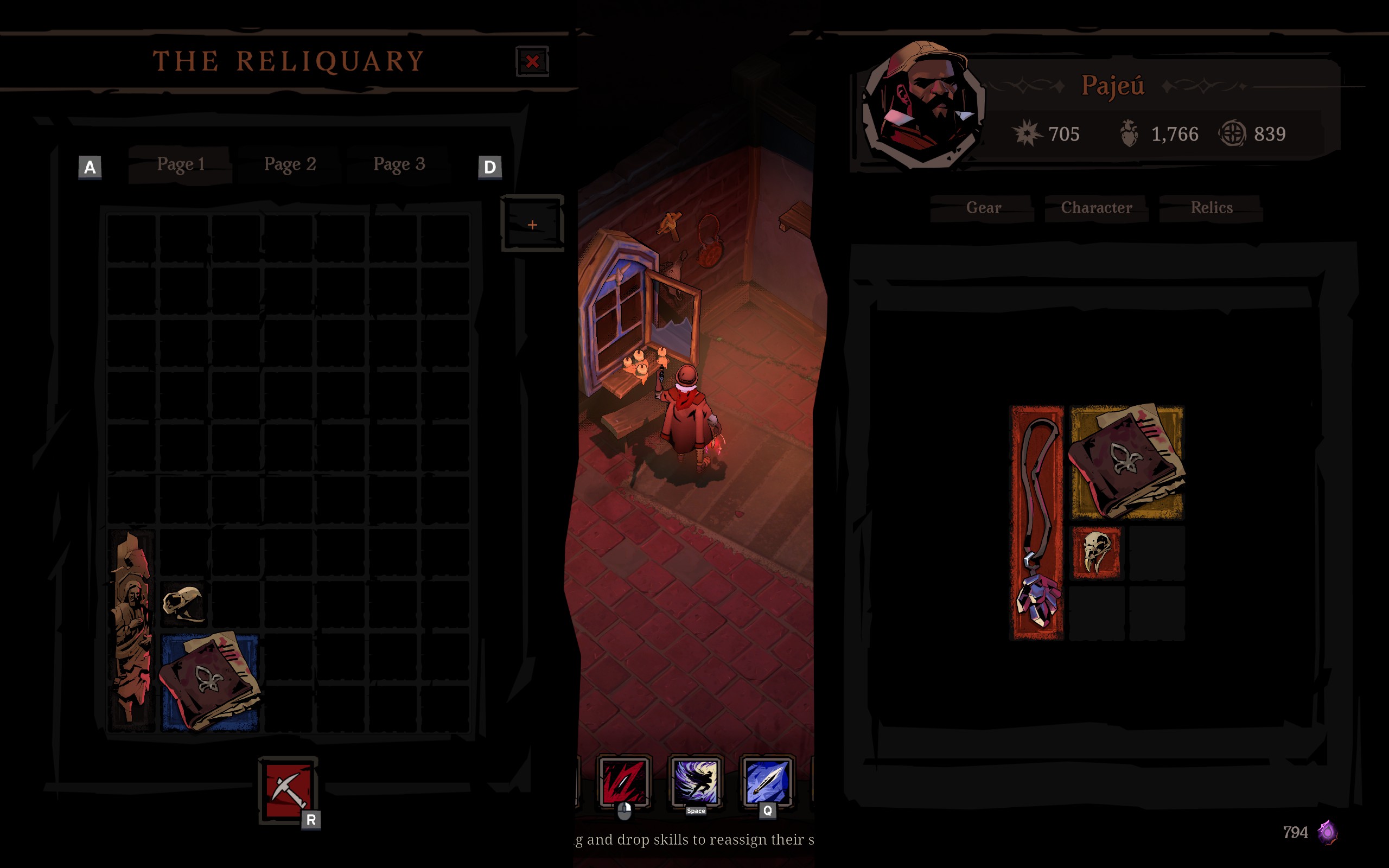Choose the blue sword skill icon
The width and height of the screenshot is (1389, 868).
pyautogui.click(x=767, y=781)
